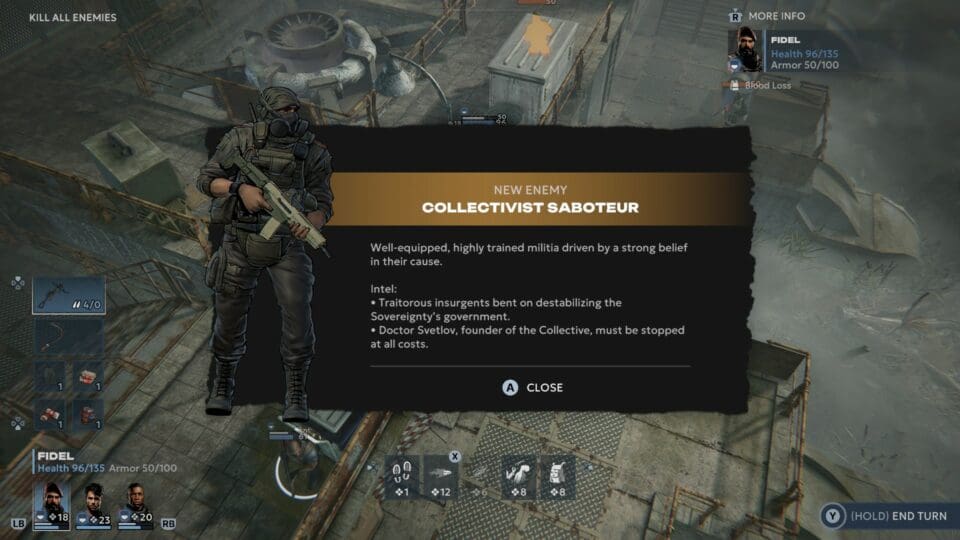
Task: Show More Info for the selected unit
Action: pyautogui.click(x=776, y=16)
